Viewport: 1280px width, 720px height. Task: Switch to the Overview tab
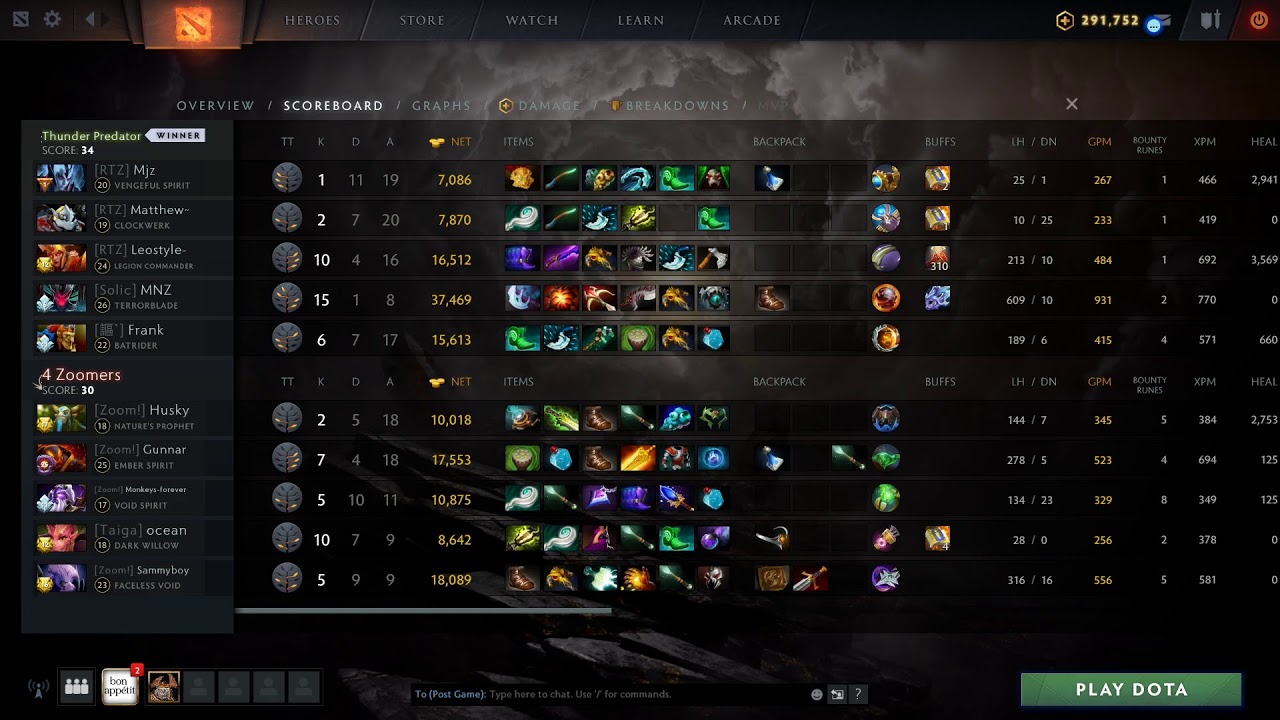coord(216,105)
